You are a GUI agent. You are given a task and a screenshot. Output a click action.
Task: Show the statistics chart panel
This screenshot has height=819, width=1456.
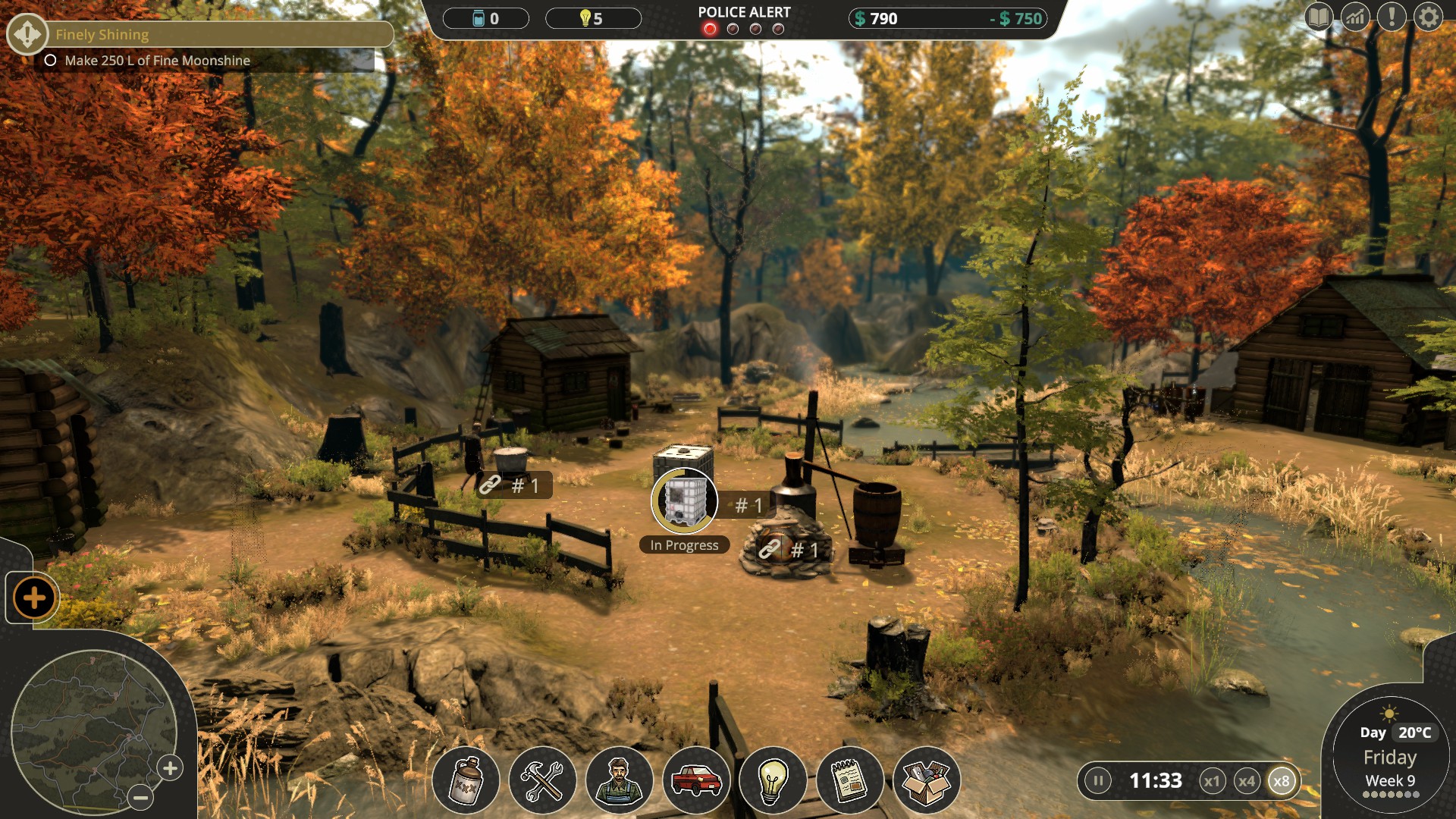[1355, 17]
